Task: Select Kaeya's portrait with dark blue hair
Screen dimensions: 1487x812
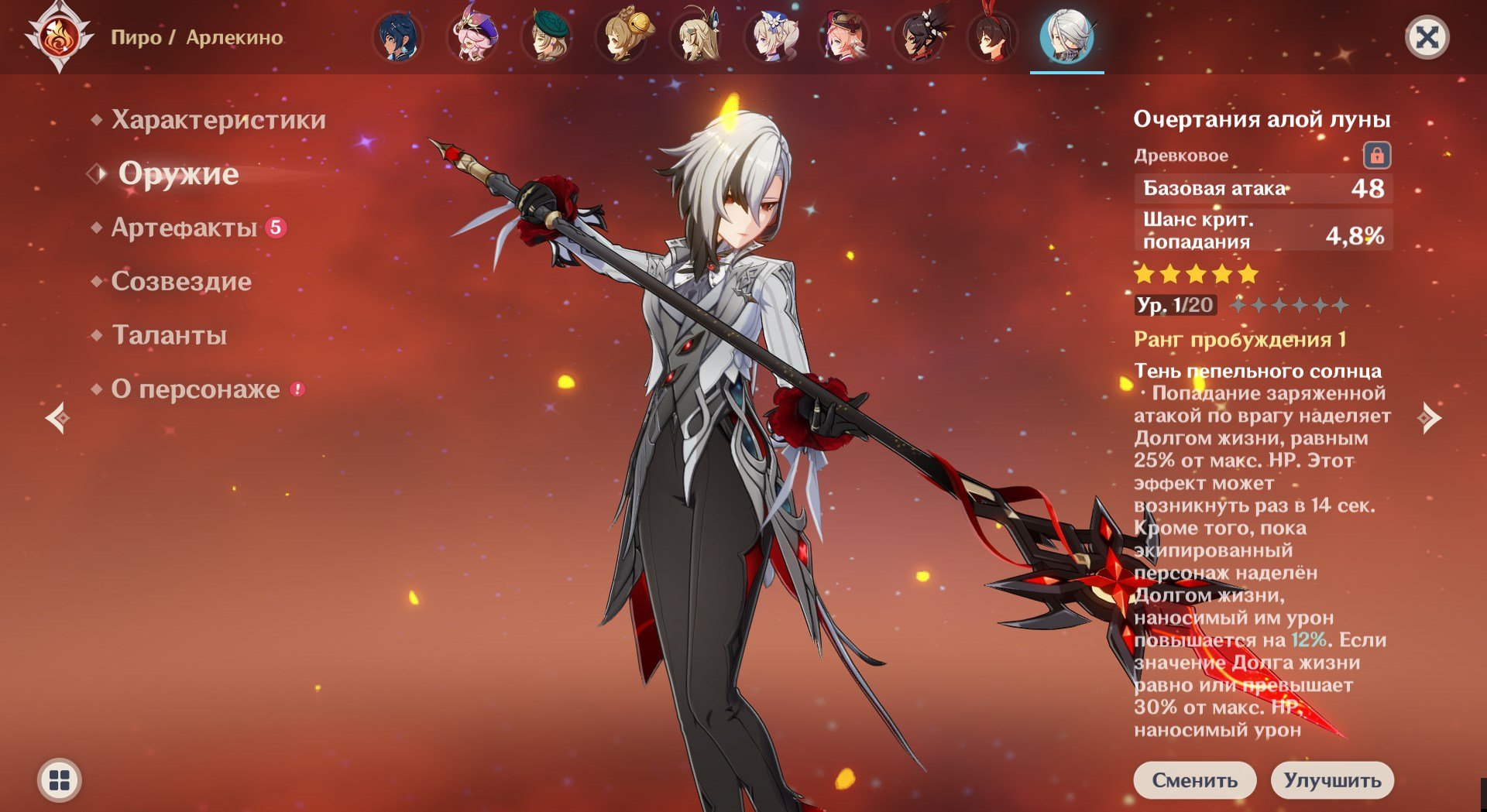Action: click(398, 37)
